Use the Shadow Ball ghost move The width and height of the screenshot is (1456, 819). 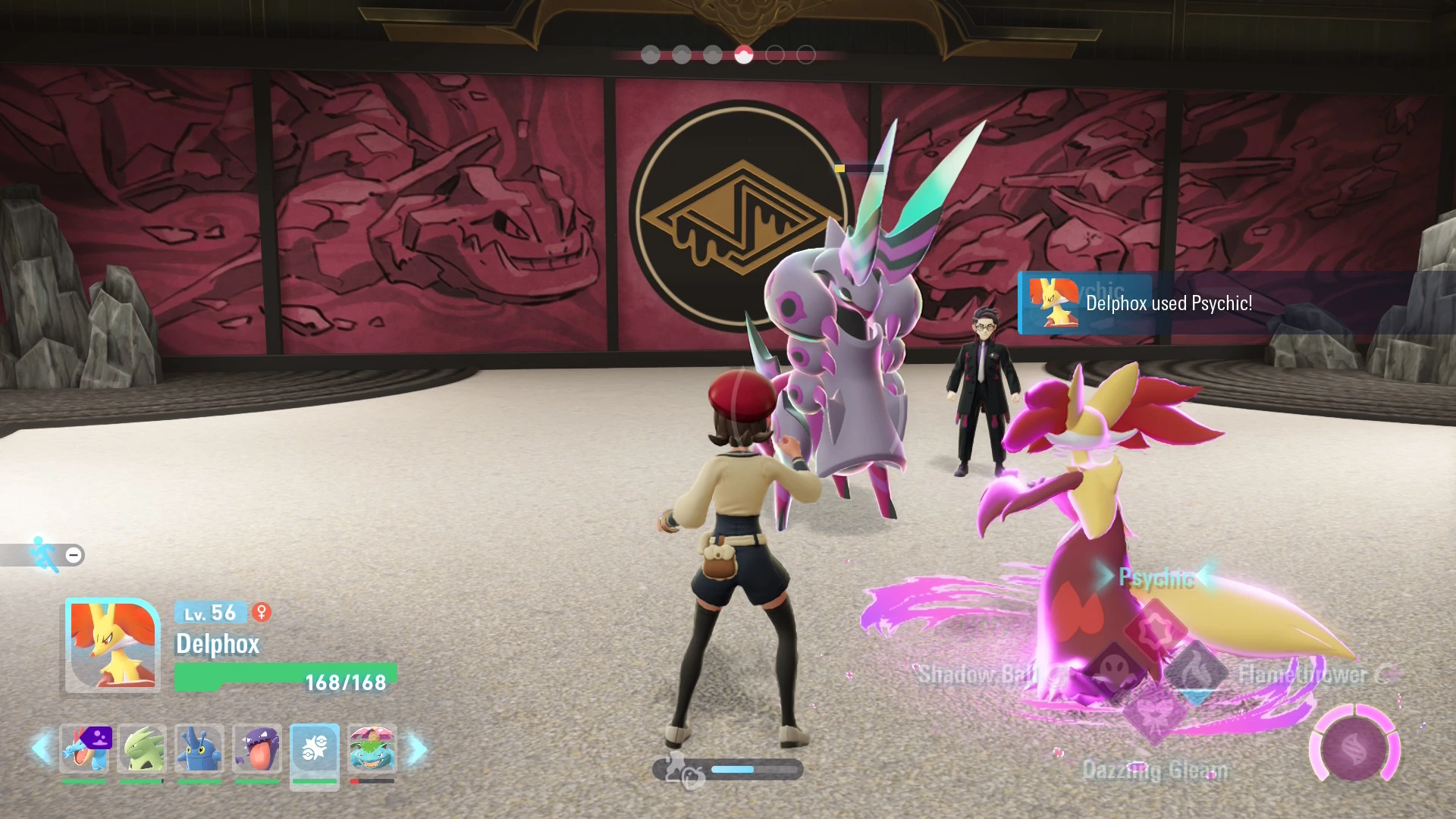1113,671
